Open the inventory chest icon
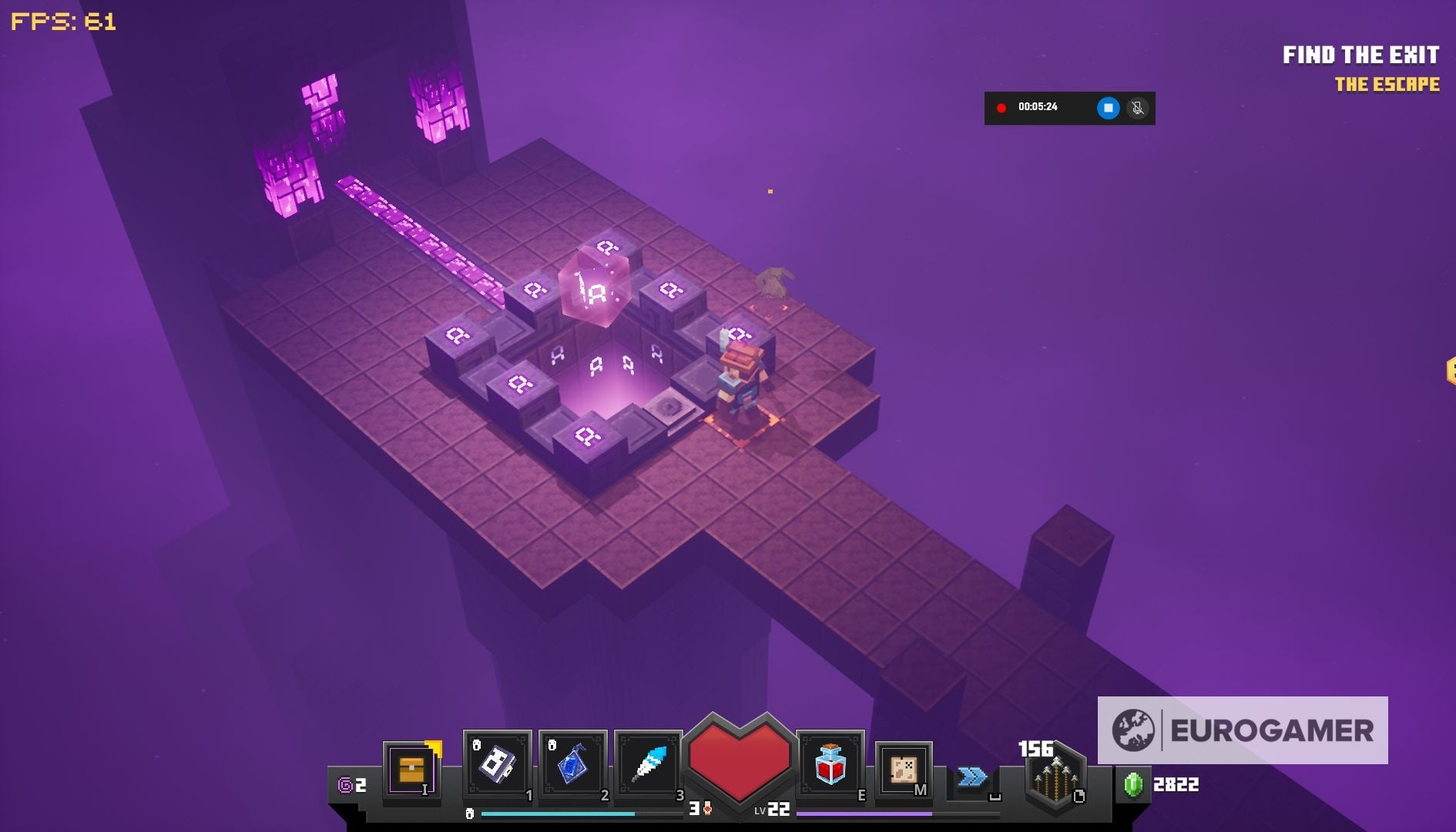 point(412,770)
